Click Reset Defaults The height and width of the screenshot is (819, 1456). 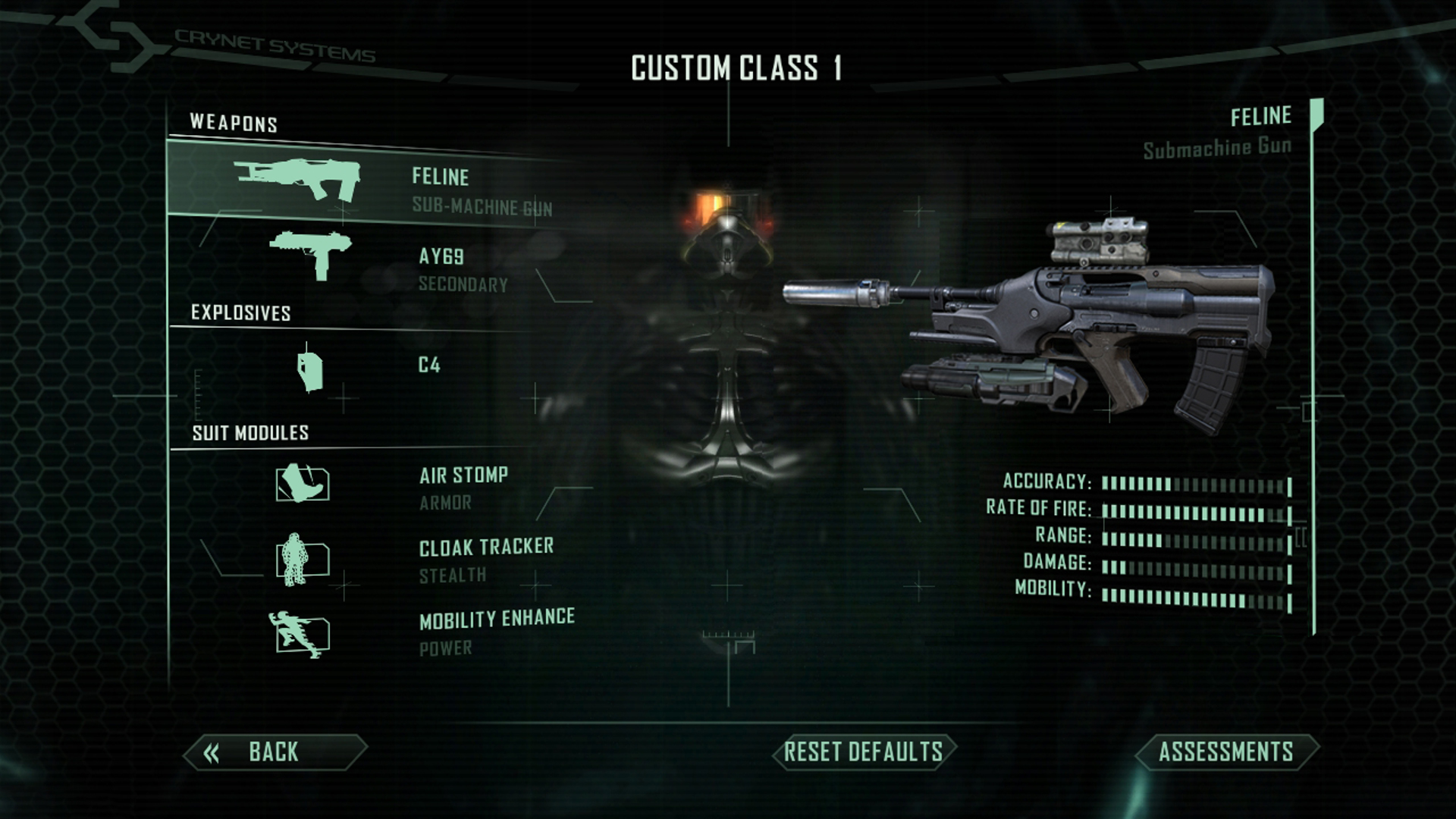(x=864, y=752)
